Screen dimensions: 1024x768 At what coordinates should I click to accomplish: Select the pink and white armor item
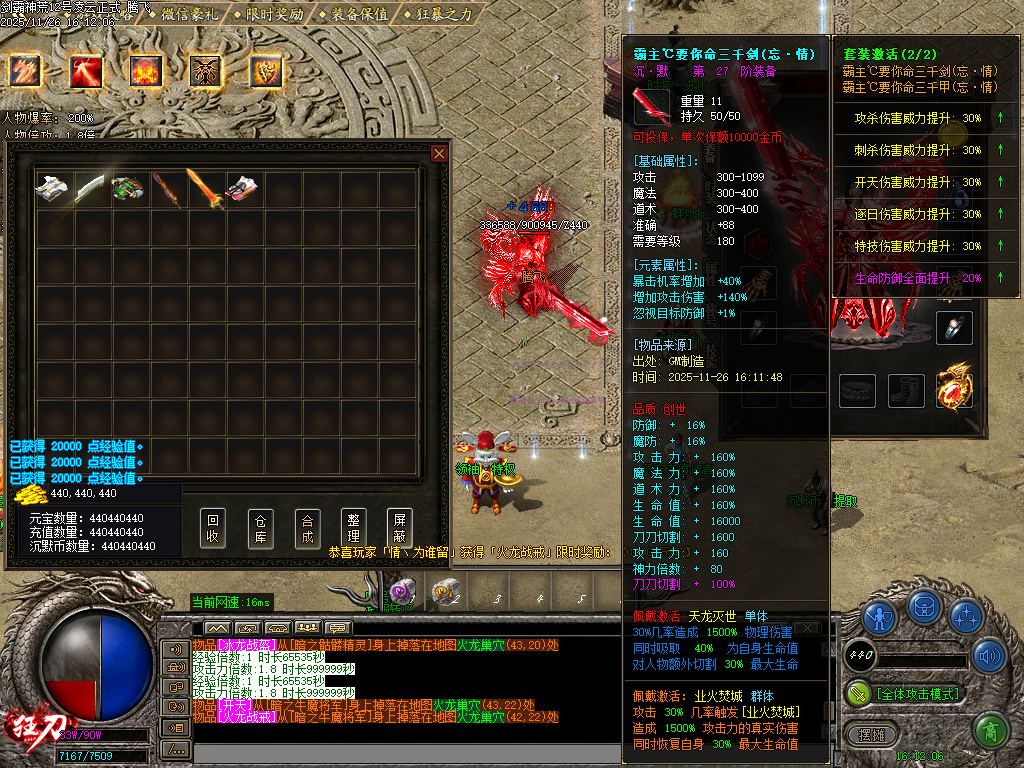coord(243,189)
